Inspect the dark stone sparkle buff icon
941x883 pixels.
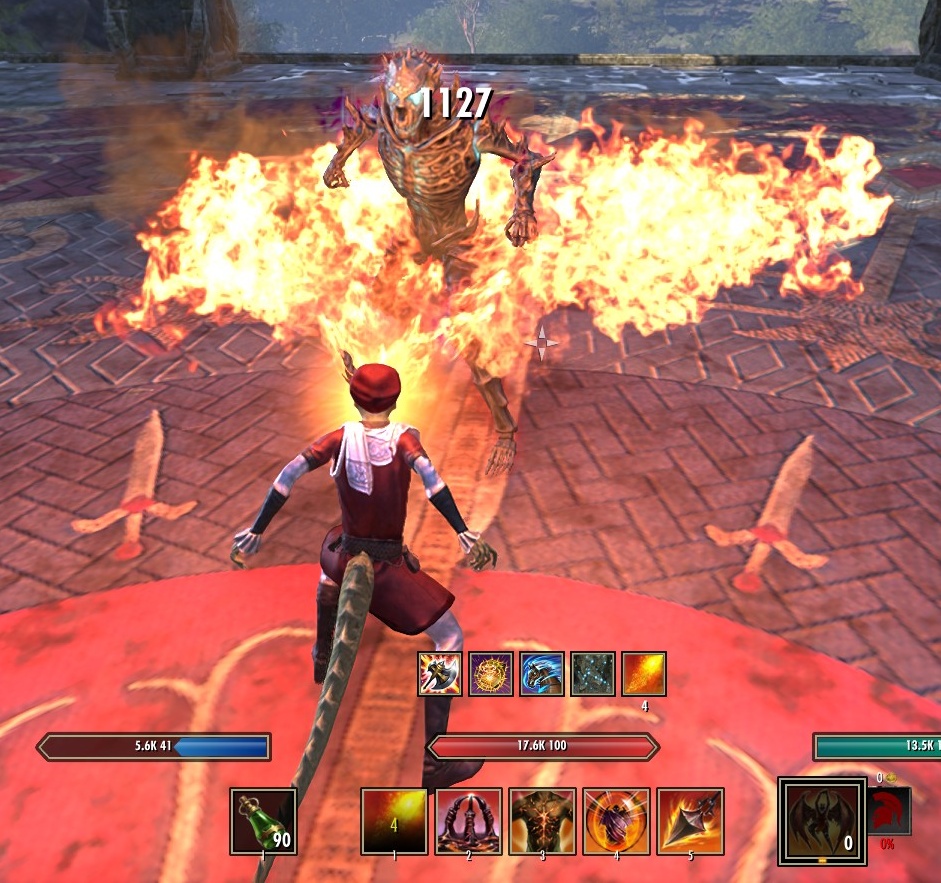[x=593, y=674]
